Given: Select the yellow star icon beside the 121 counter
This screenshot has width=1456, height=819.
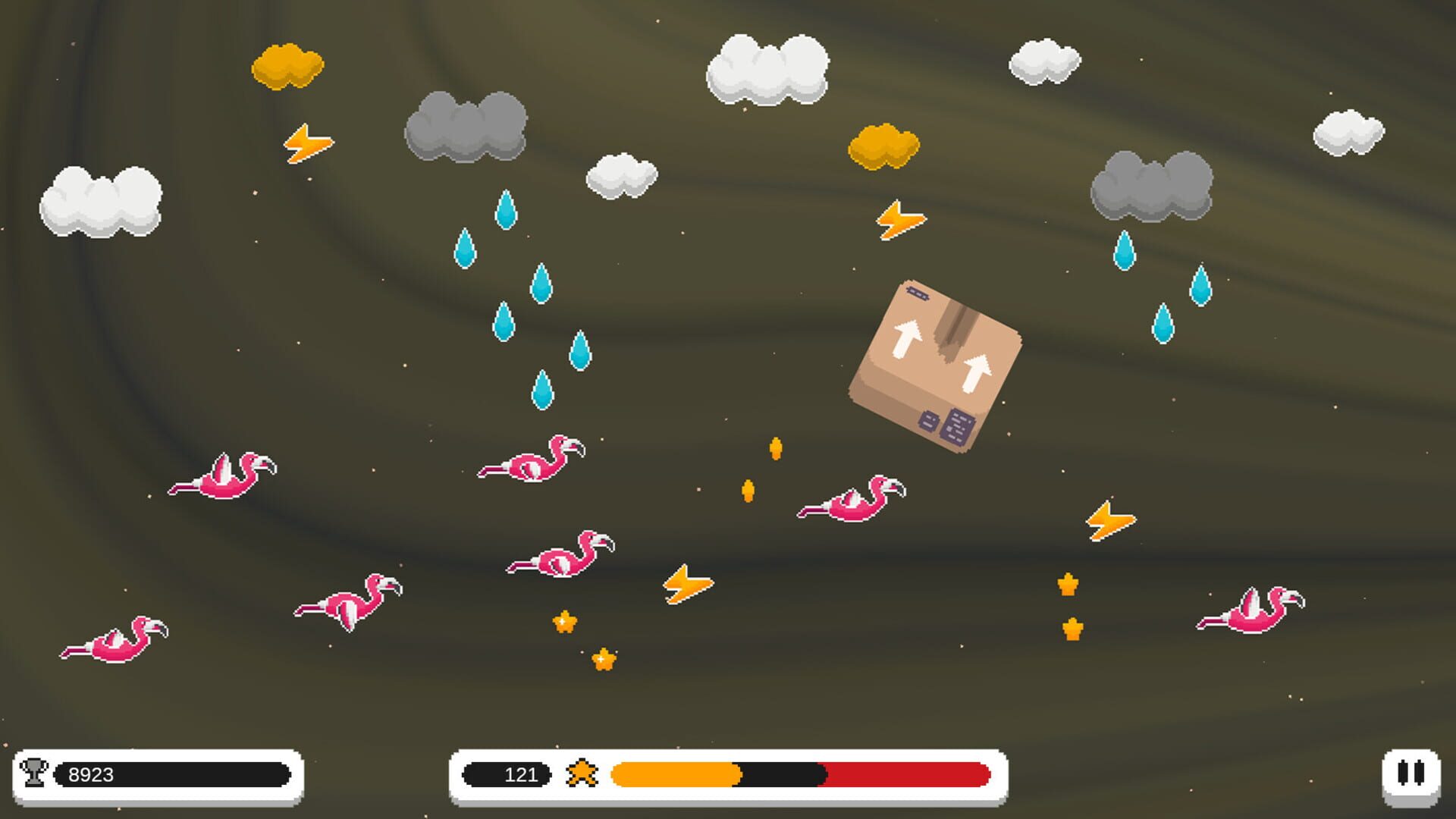Looking at the screenshot, I should 584,774.
